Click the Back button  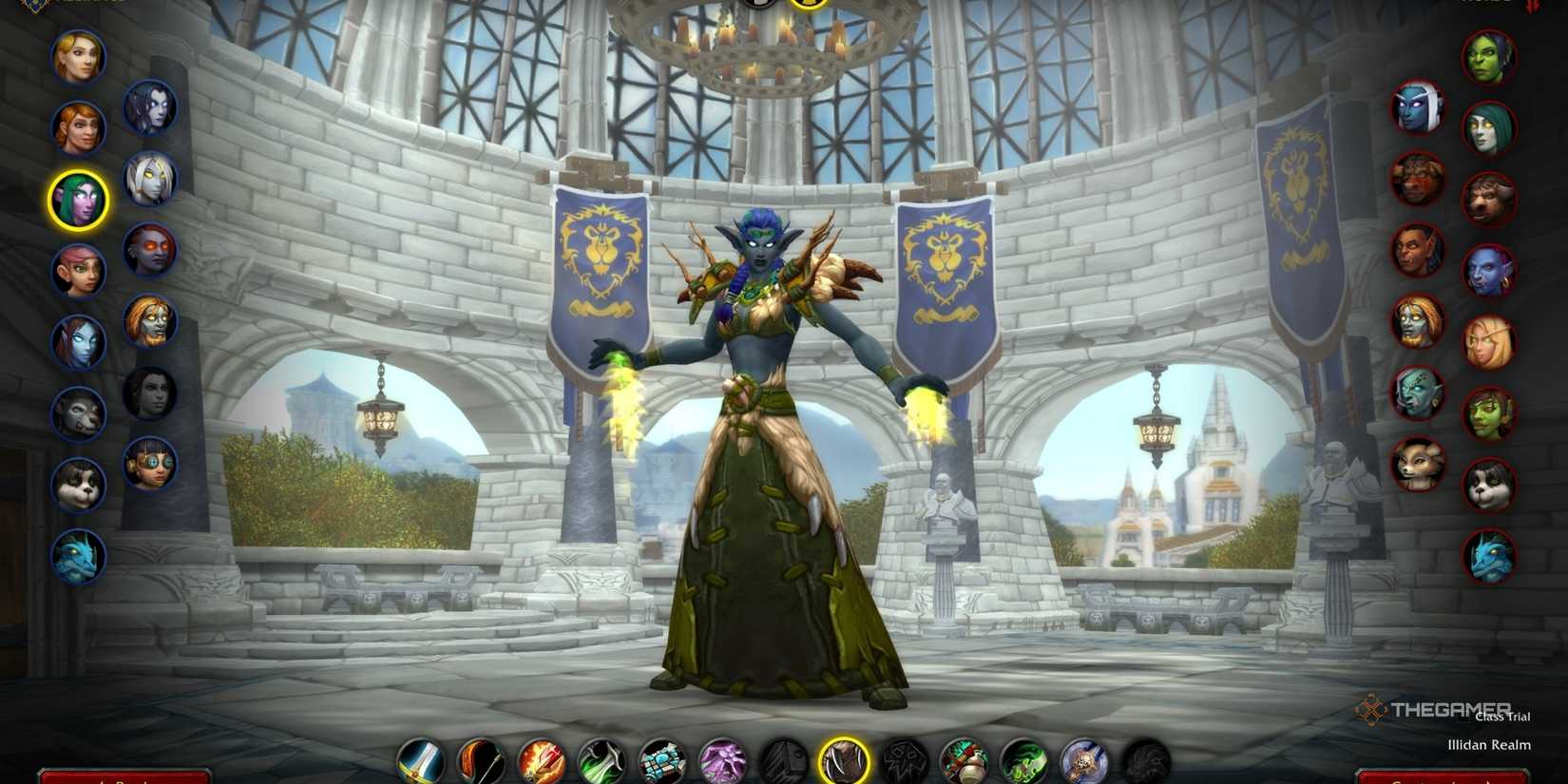(x=124, y=778)
